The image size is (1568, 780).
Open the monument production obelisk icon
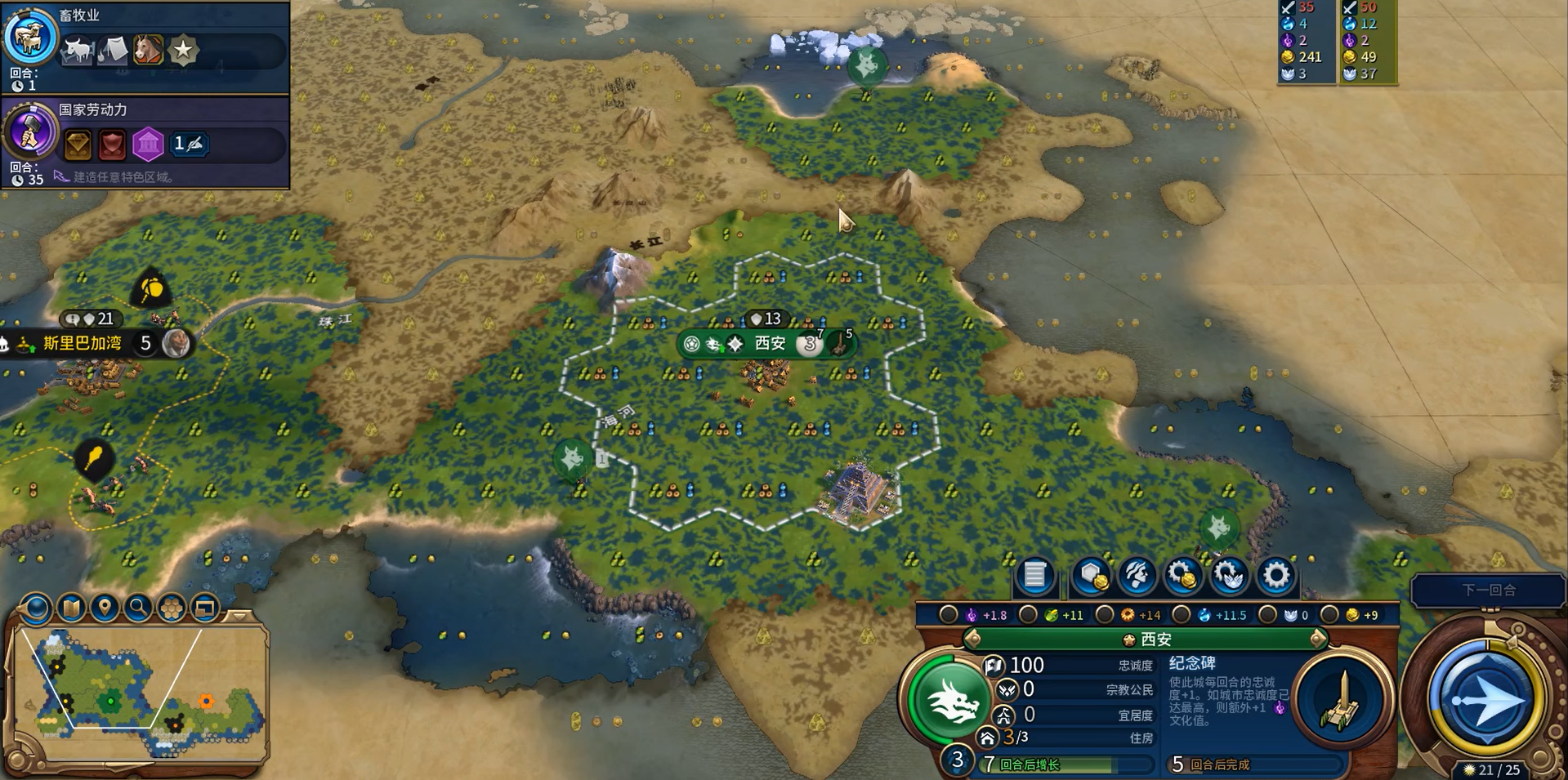tap(1342, 701)
